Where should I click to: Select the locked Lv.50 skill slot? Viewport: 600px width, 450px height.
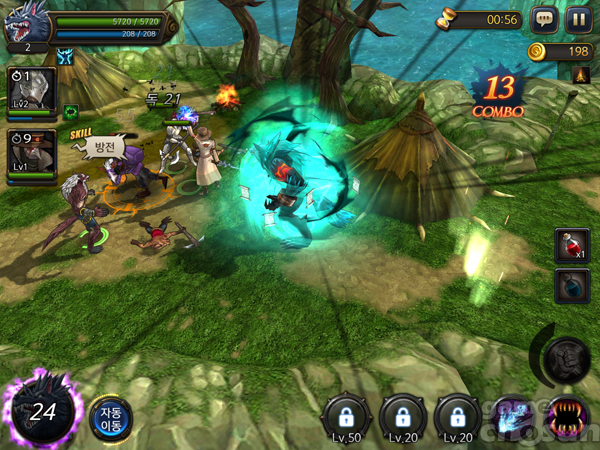pyautogui.click(x=346, y=417)
